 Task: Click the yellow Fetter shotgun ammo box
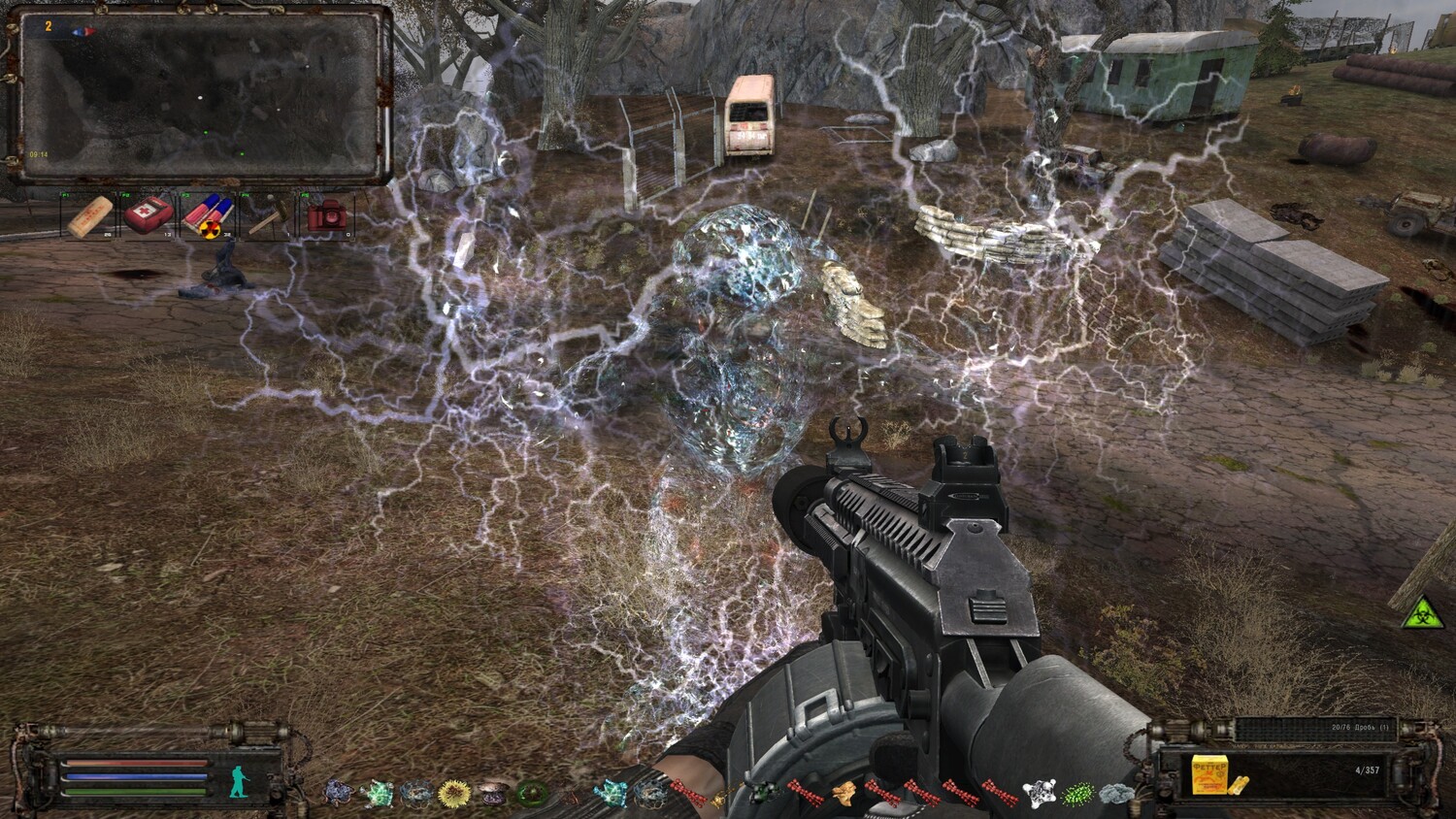(x=1209, y=774)
